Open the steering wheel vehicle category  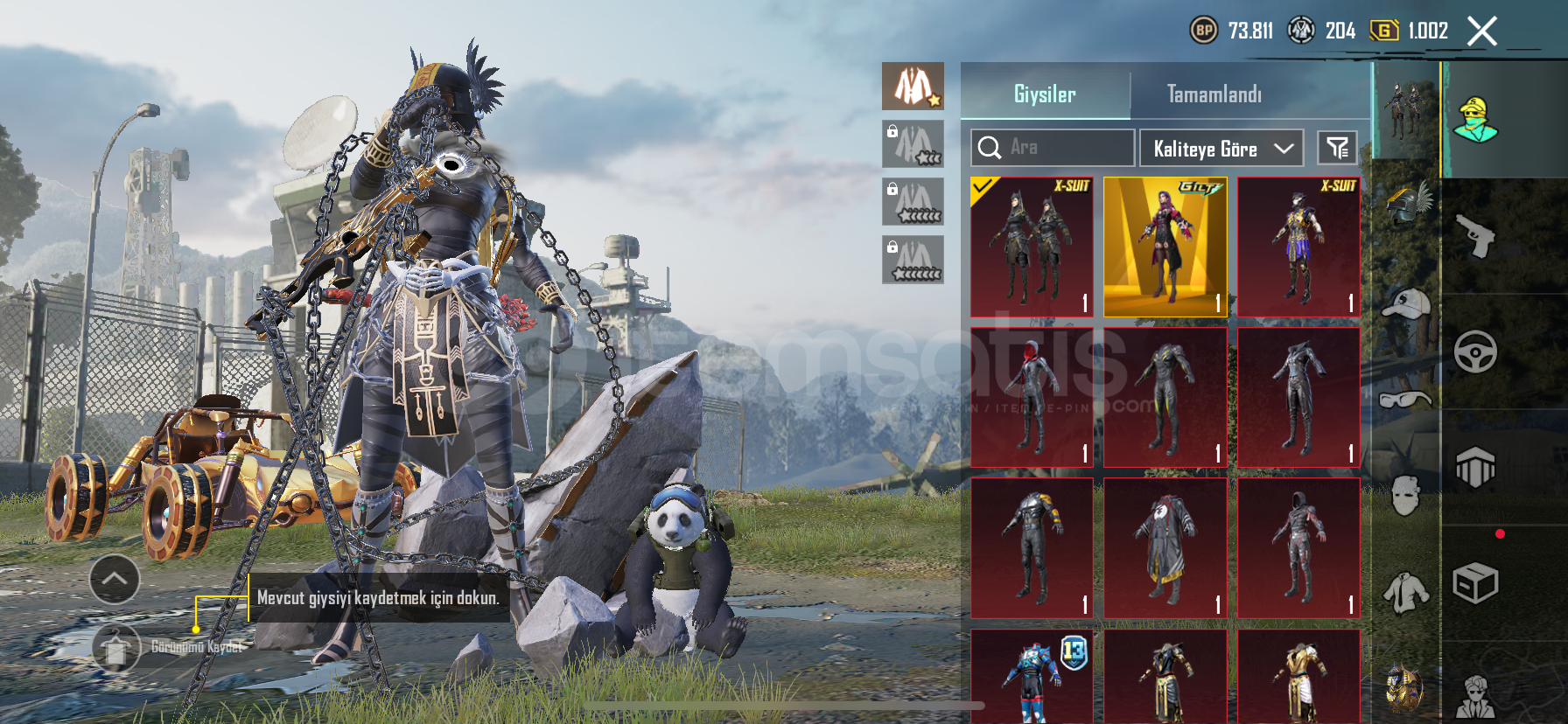(1475, 352)
